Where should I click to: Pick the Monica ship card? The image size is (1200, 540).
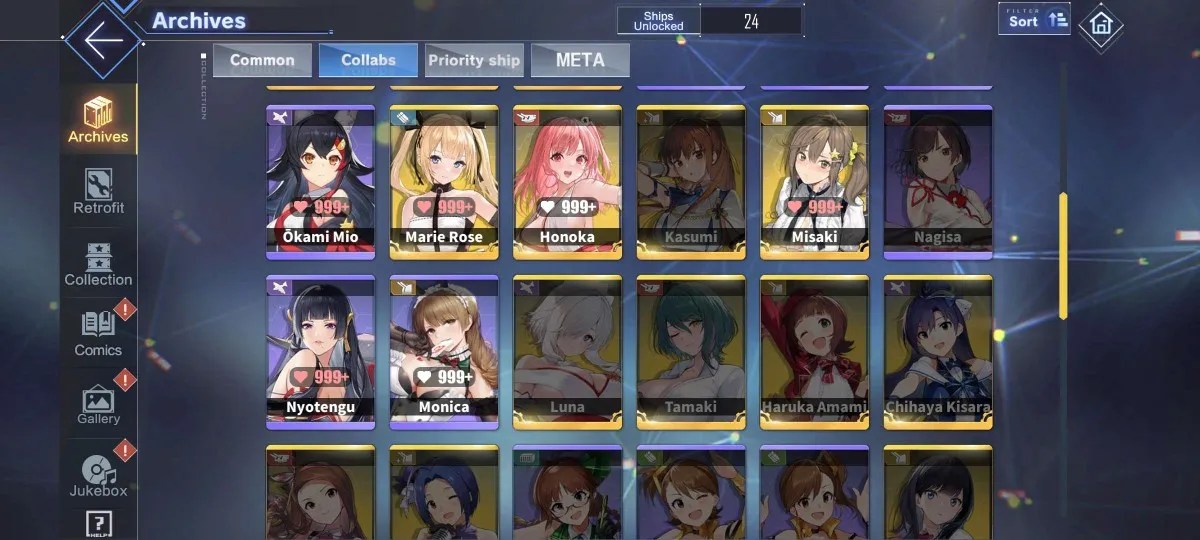click(x=444, y=352)
